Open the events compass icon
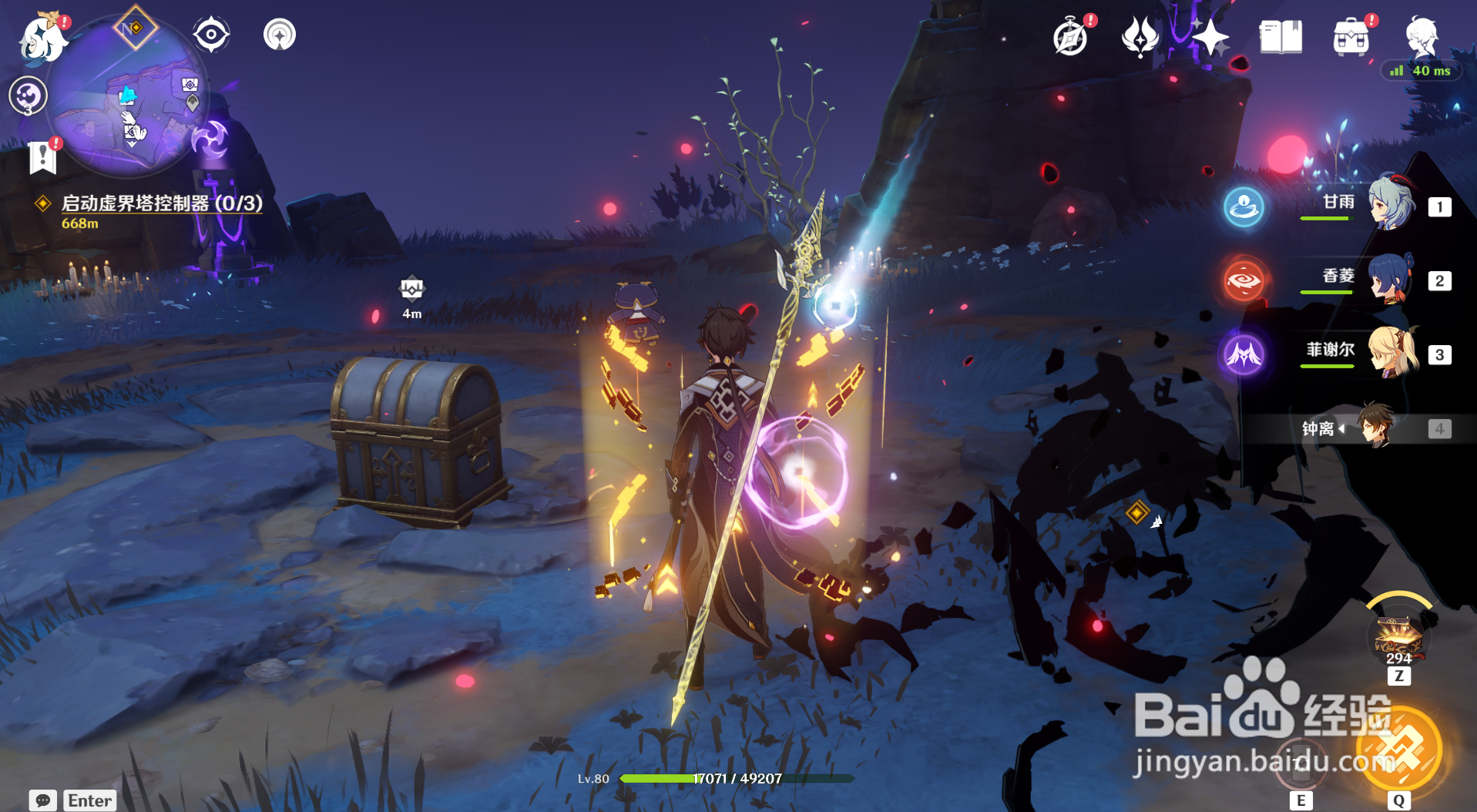 [x=1071, y=38]
